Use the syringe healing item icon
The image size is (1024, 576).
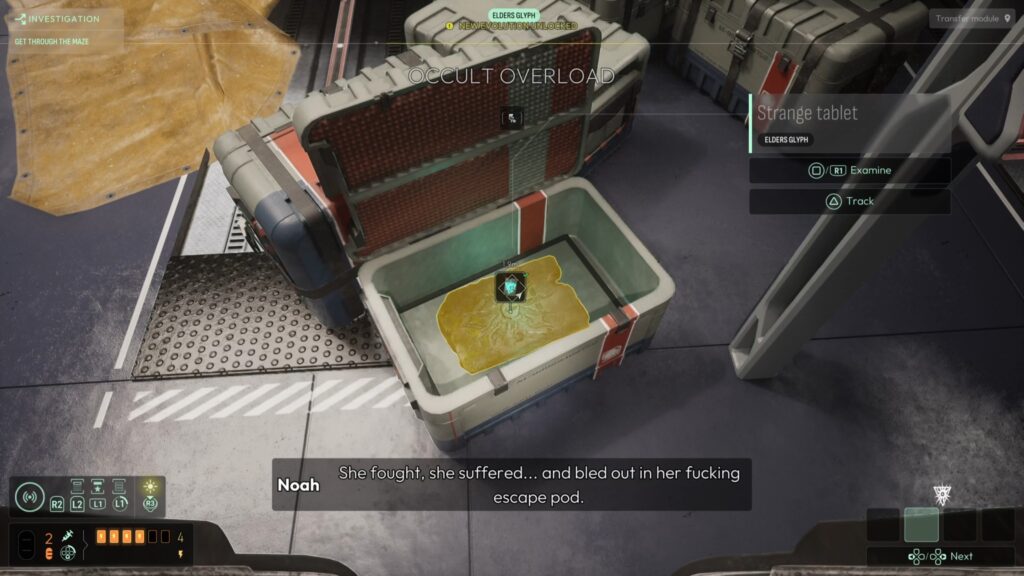point(68,537)
